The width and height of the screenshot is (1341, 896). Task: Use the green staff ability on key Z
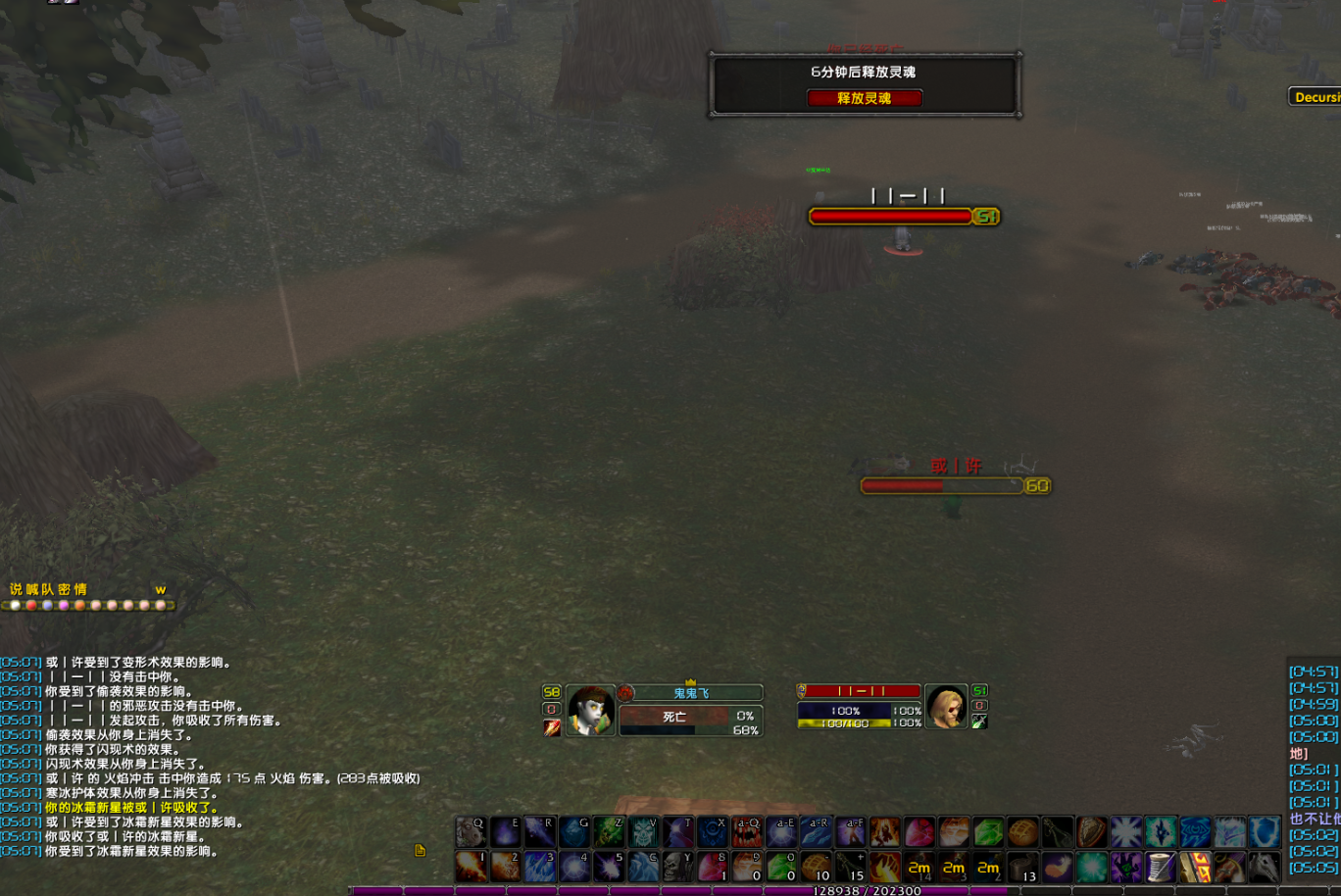coord(609,832)
